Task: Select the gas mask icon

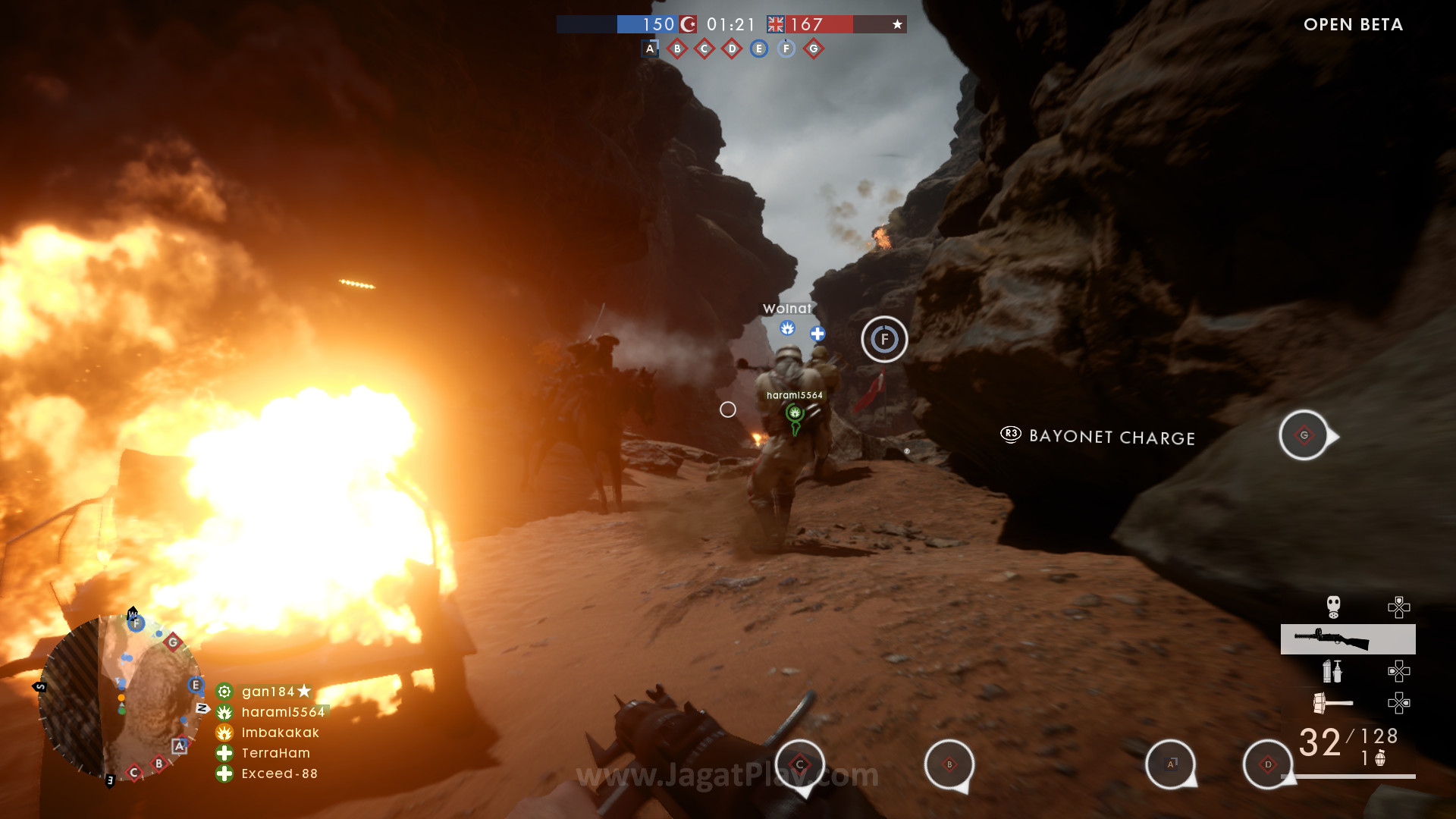Action: 1333,607
